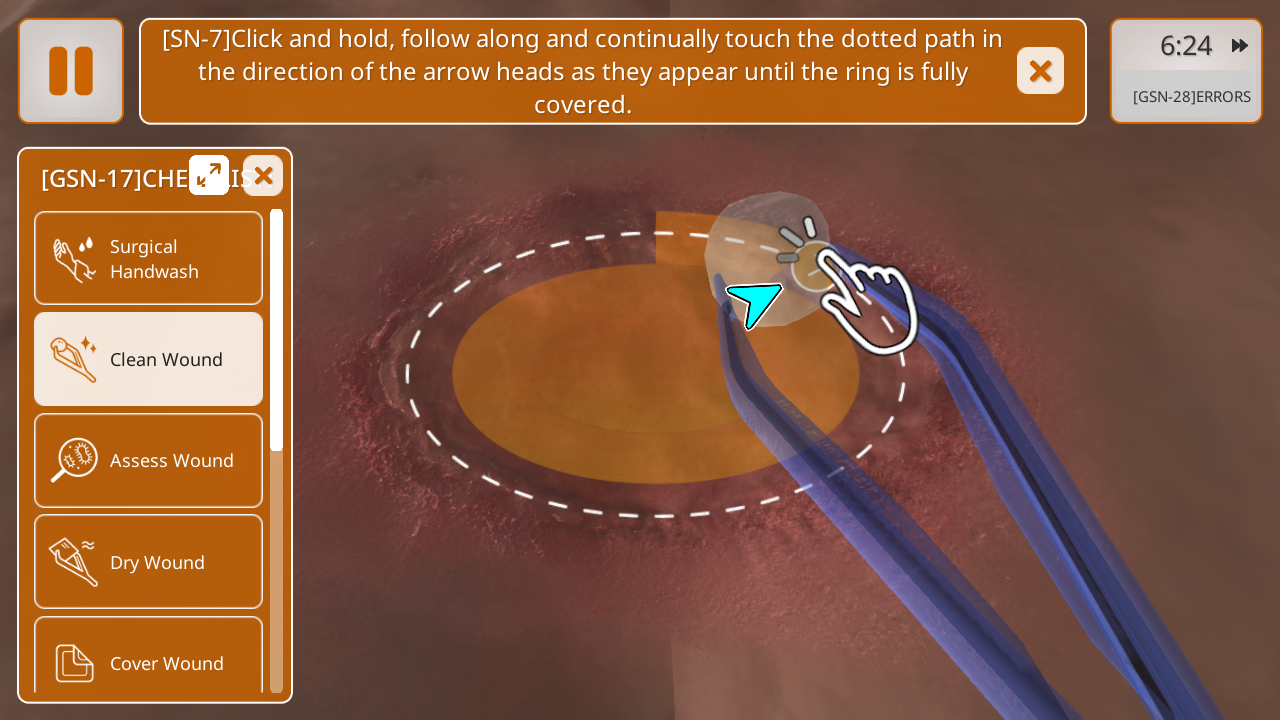1280x720 pixels.
Task: Open the ERRORS panel
Action: [x=1190, y=97]
